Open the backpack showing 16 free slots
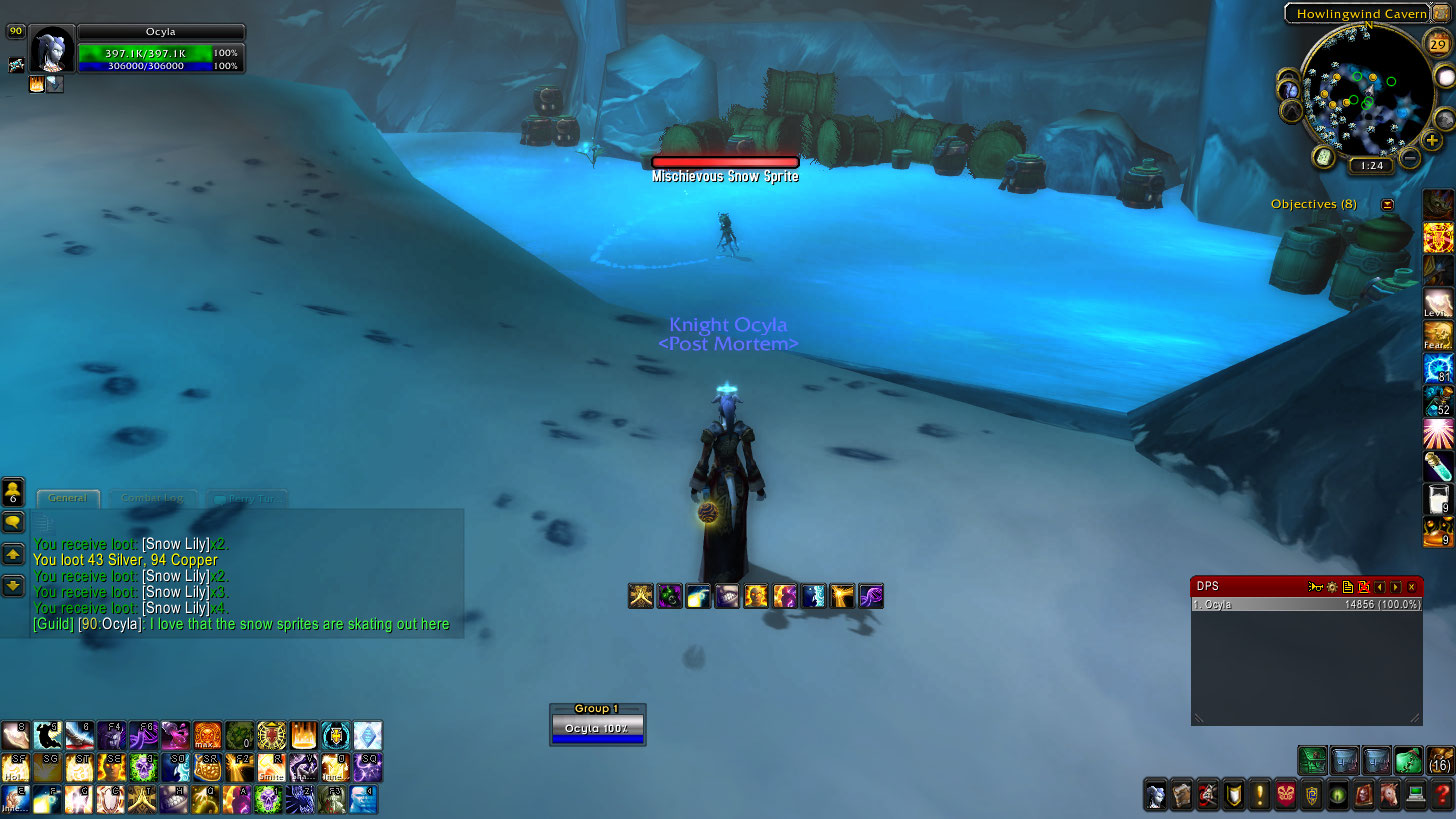 click(1440, 760)
